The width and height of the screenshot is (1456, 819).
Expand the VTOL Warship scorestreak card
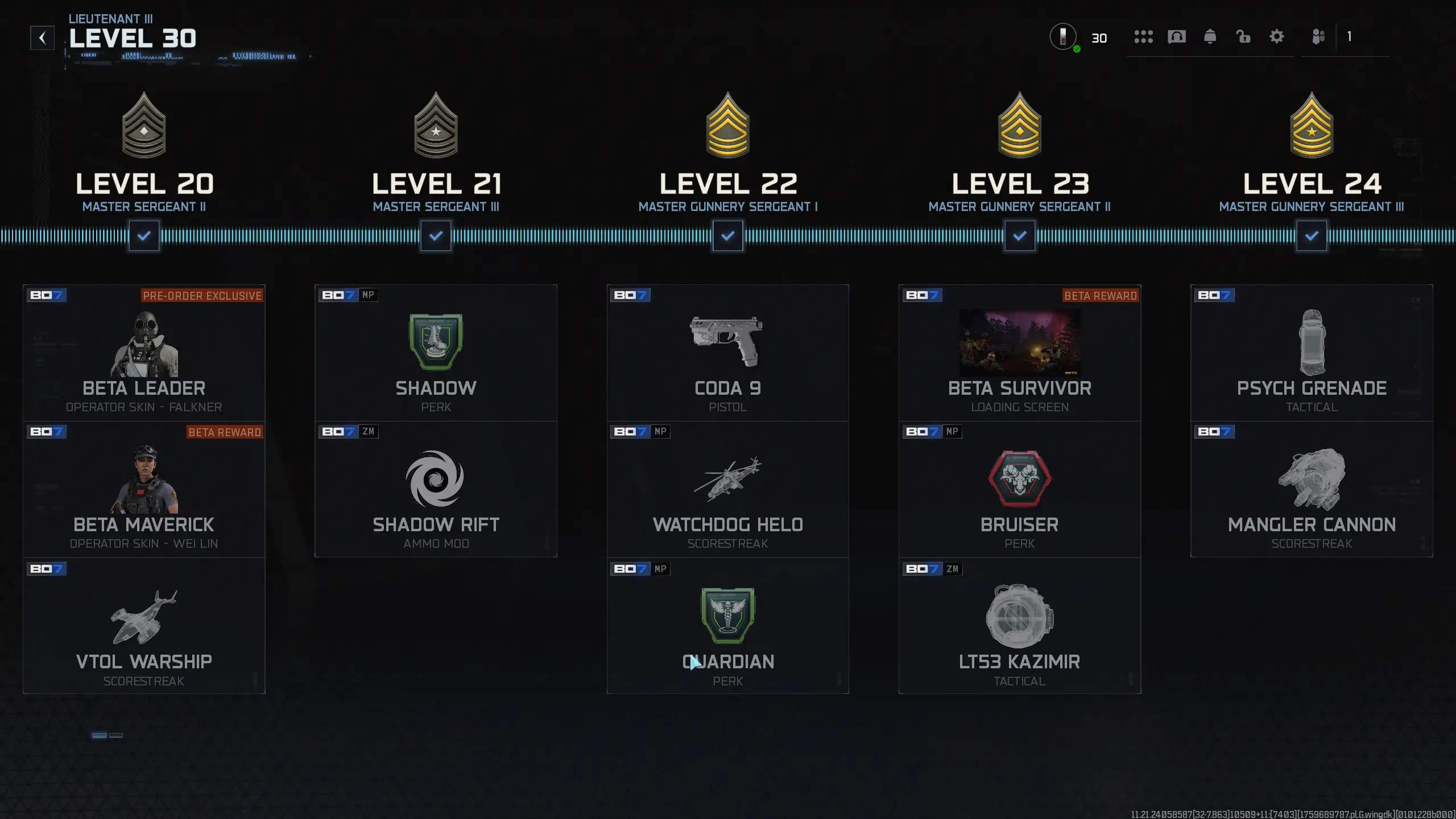point(144,626)
